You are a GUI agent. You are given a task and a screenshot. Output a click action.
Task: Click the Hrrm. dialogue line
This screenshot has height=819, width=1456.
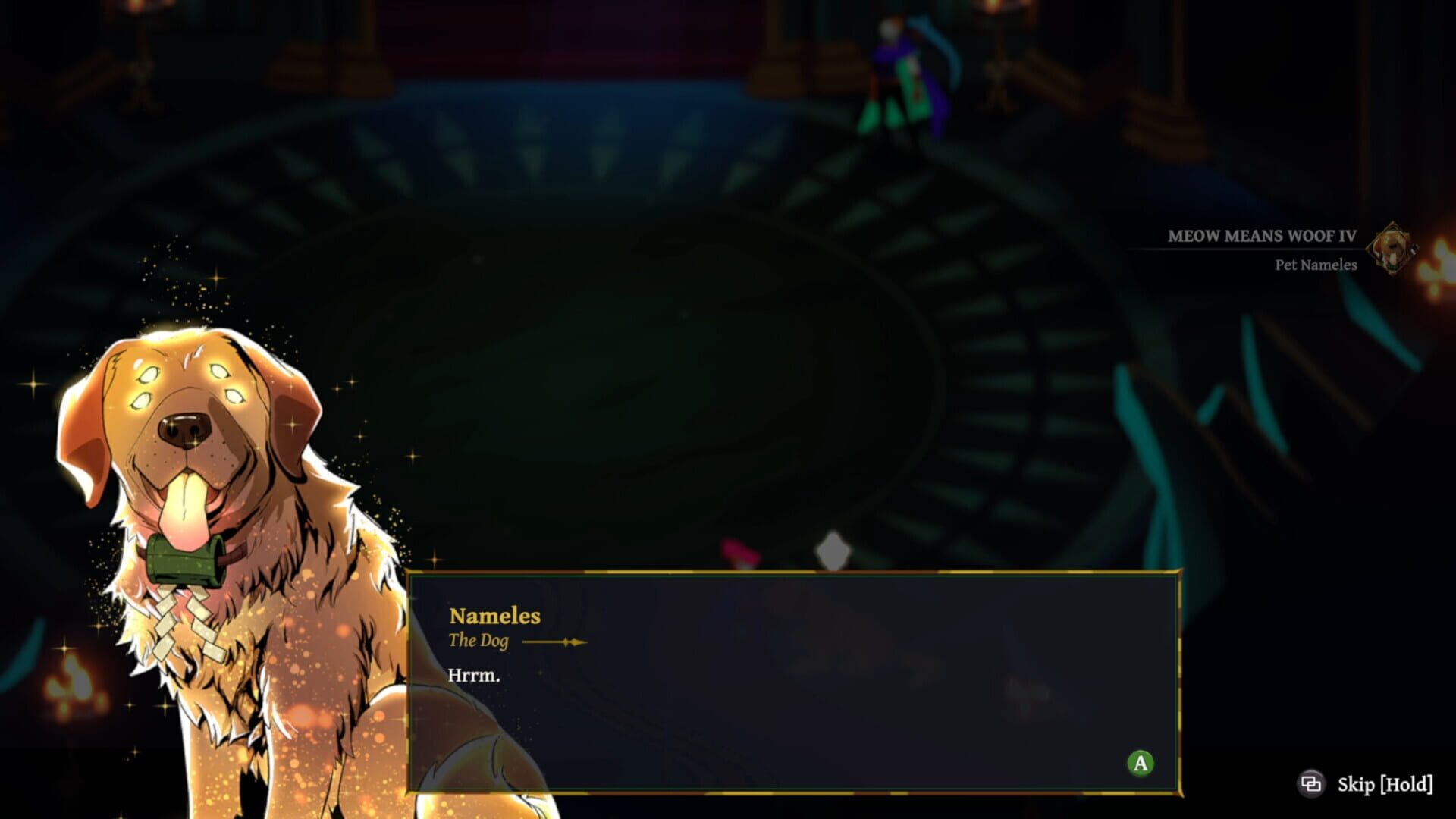pyautogui.click(x=474, y=673)
